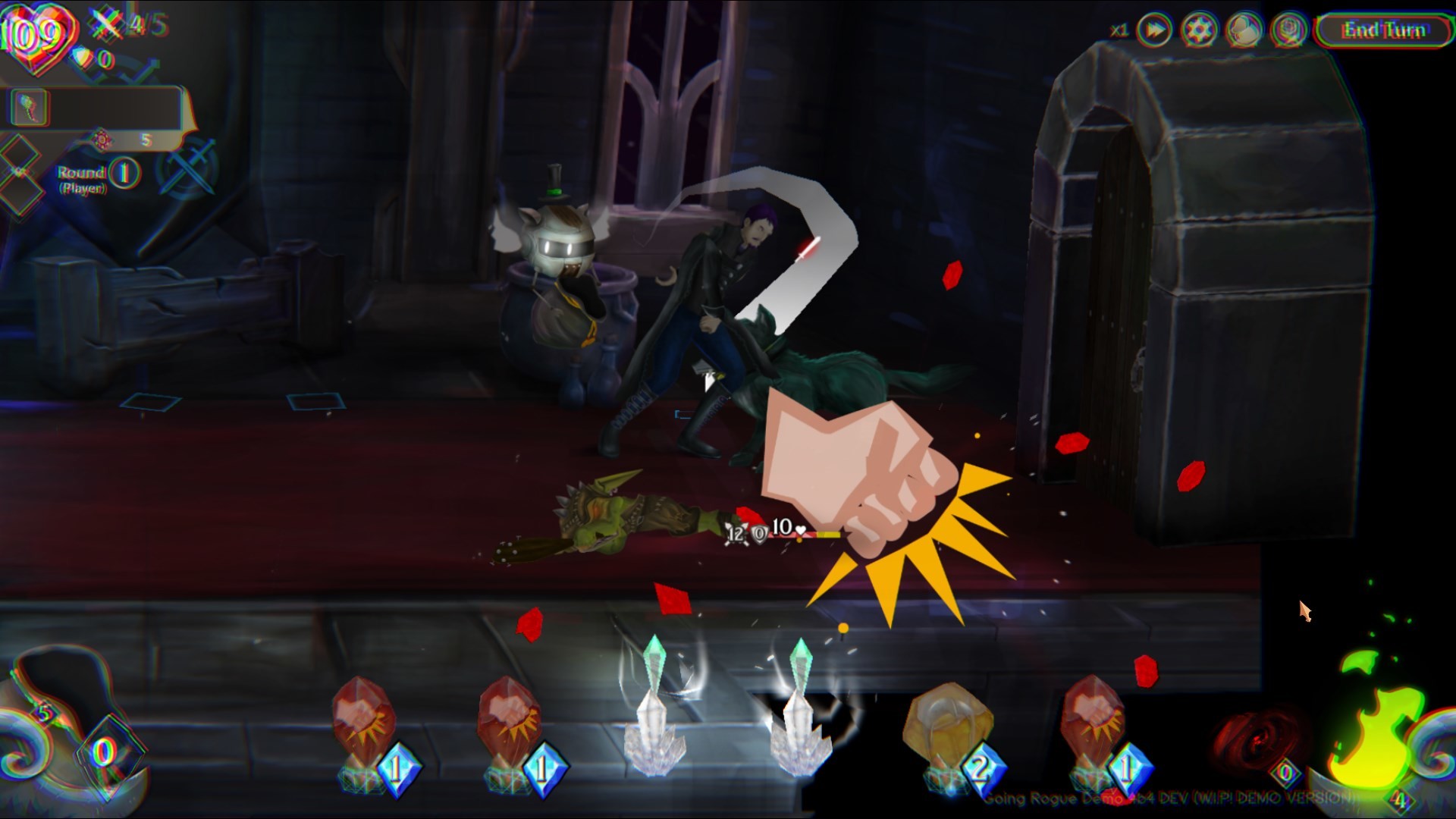Open the equipped feather item slot

coord(30,107)
